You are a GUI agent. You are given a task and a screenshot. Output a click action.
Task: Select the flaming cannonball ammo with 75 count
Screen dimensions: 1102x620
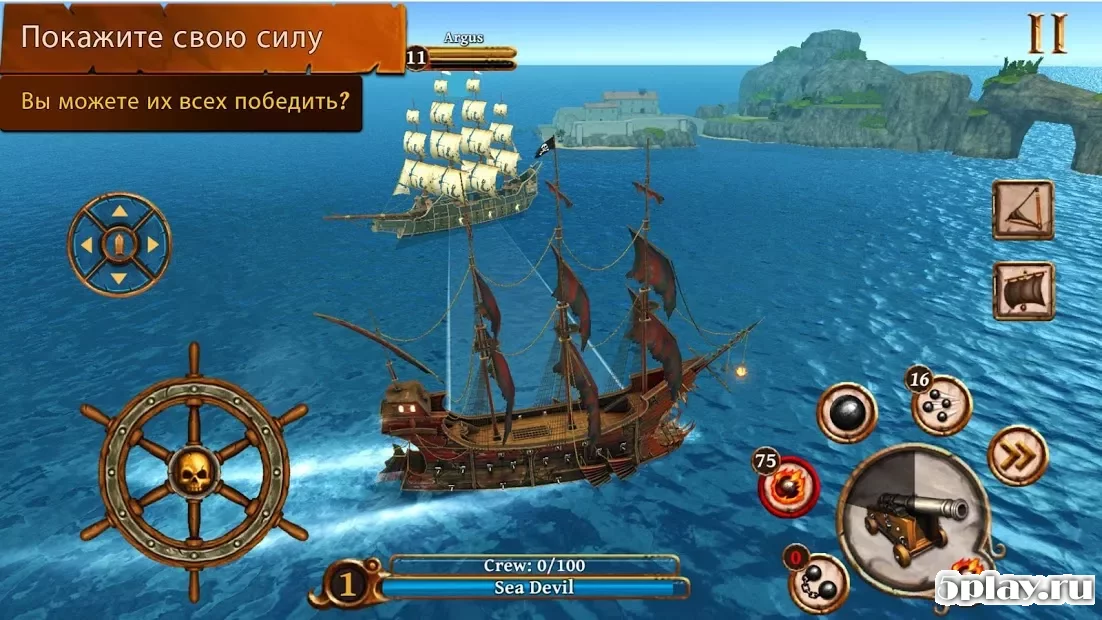pyautogui.click(x=791, y=487)
